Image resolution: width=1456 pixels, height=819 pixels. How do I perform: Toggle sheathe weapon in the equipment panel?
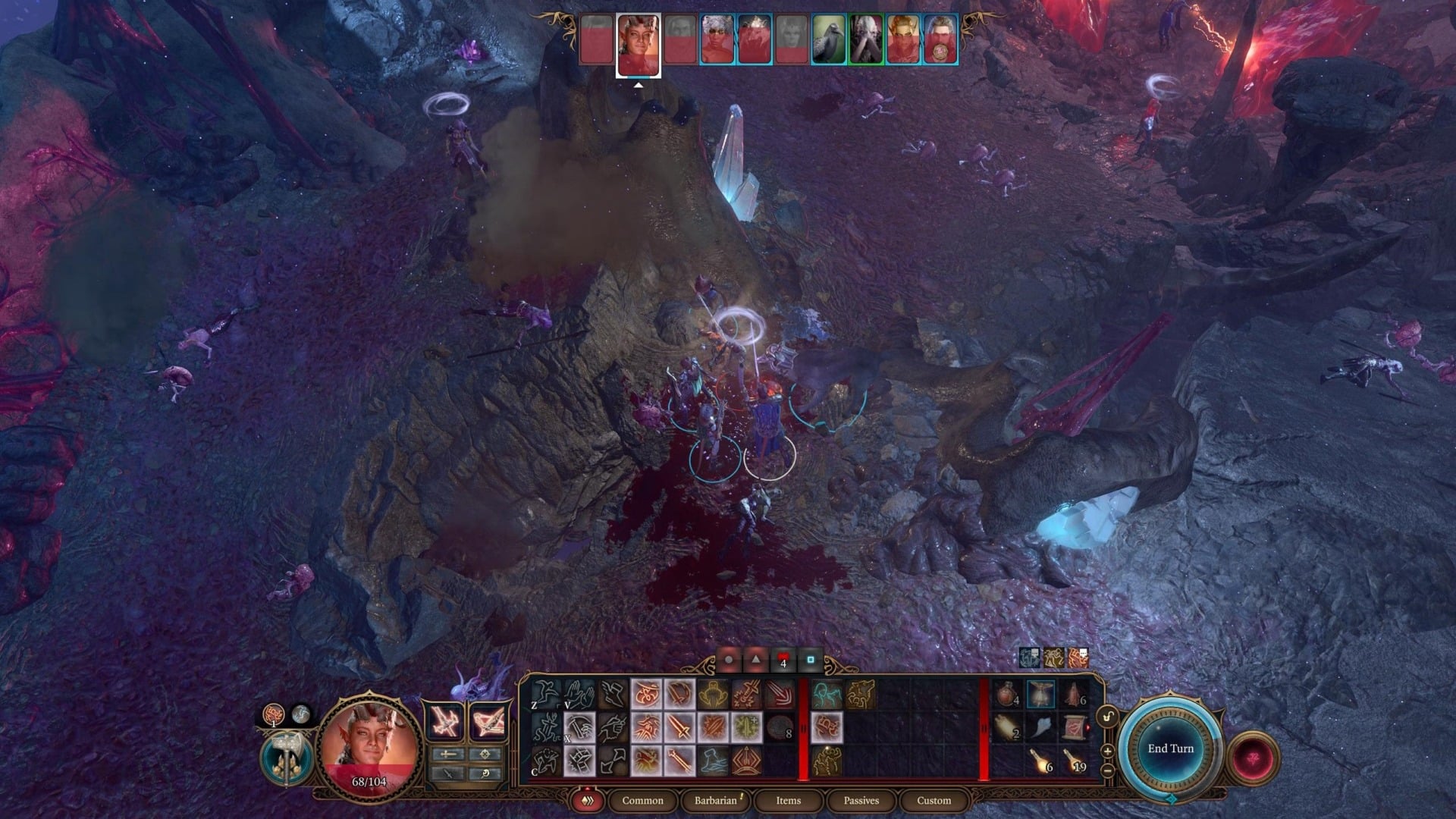coord(448,774)
